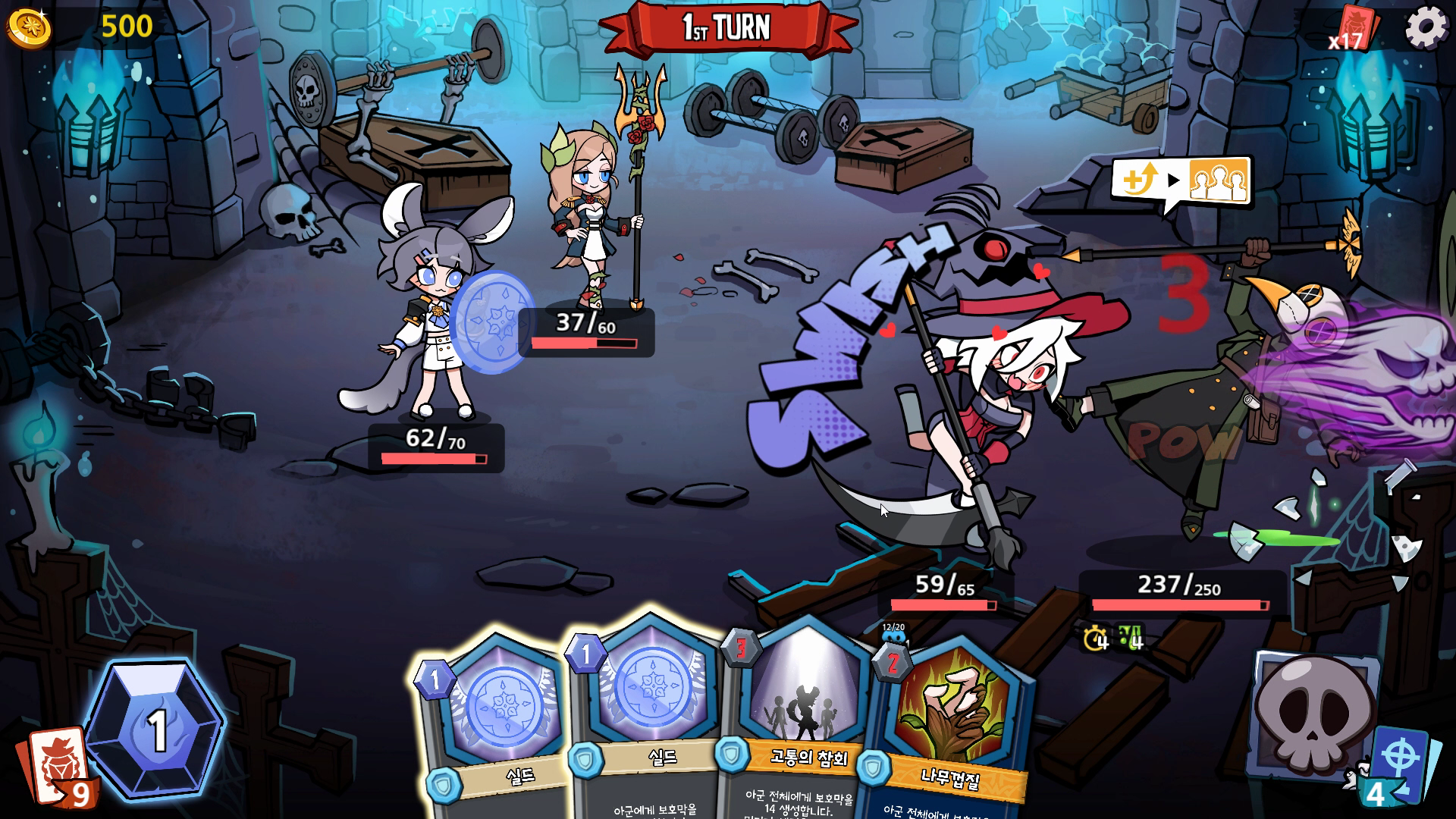Inspect the enemy intent speech bubble
Image resolution: width=1456 pixels, height=819 pixels.
(x=1179, y=182)
